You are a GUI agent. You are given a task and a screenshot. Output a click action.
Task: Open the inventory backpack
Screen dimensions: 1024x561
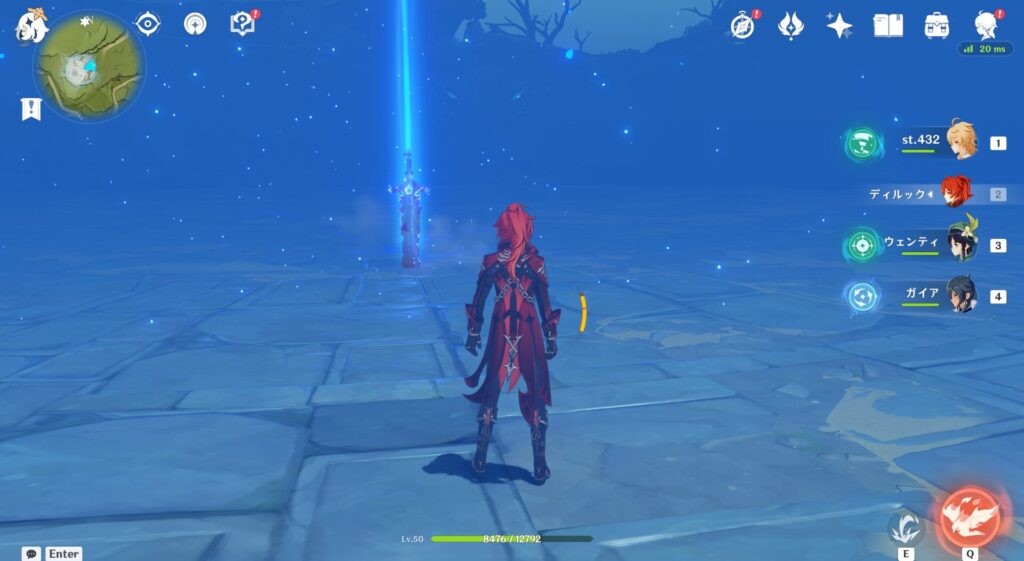(x=936, y=25)
